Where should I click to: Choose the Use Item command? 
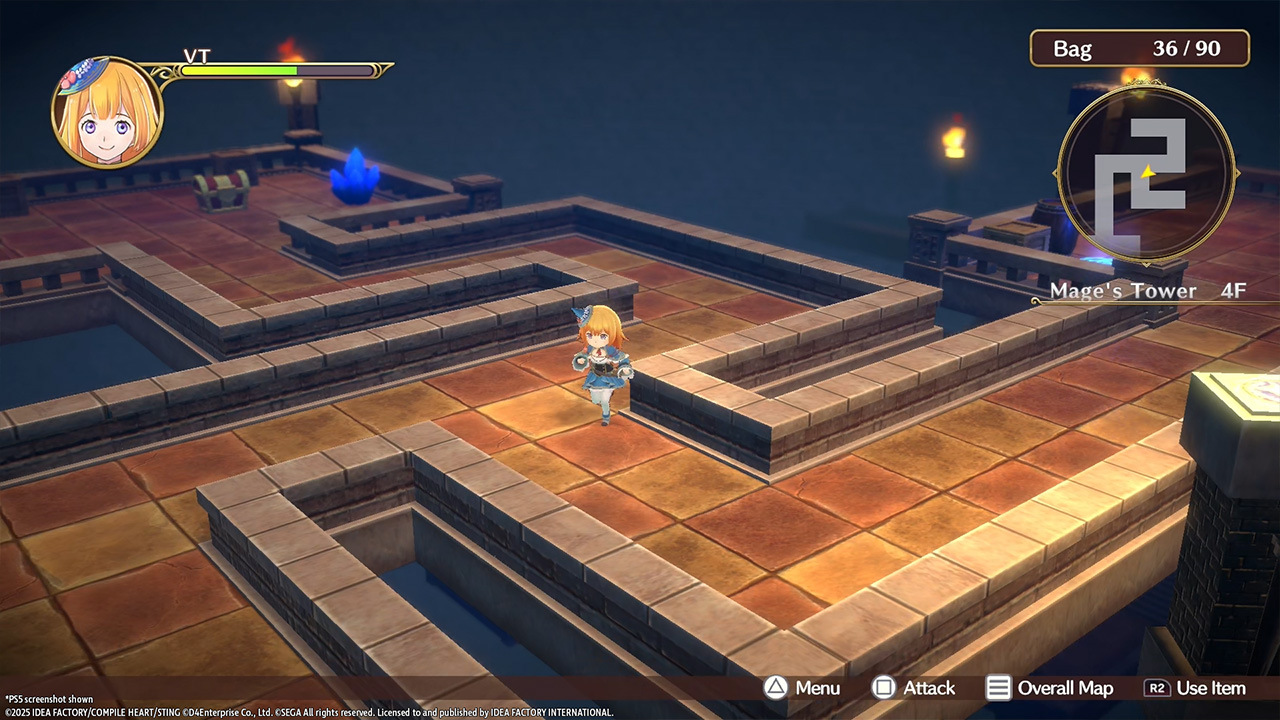pos(1195,688)
